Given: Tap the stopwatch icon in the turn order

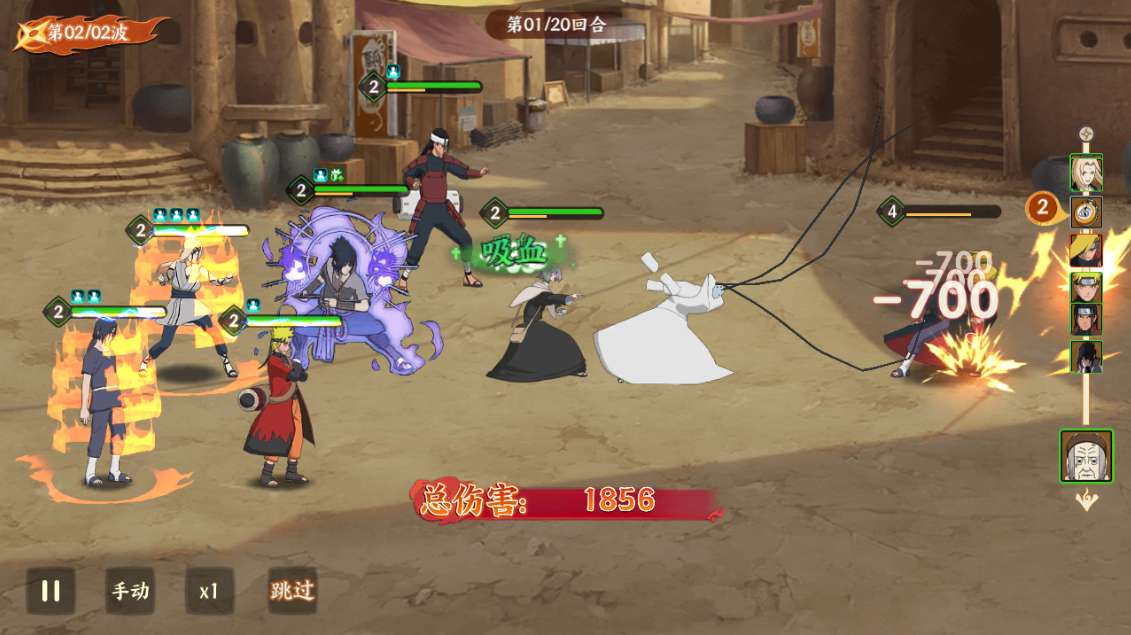Looking at the screenshot, I should (x=1086, y=211).
